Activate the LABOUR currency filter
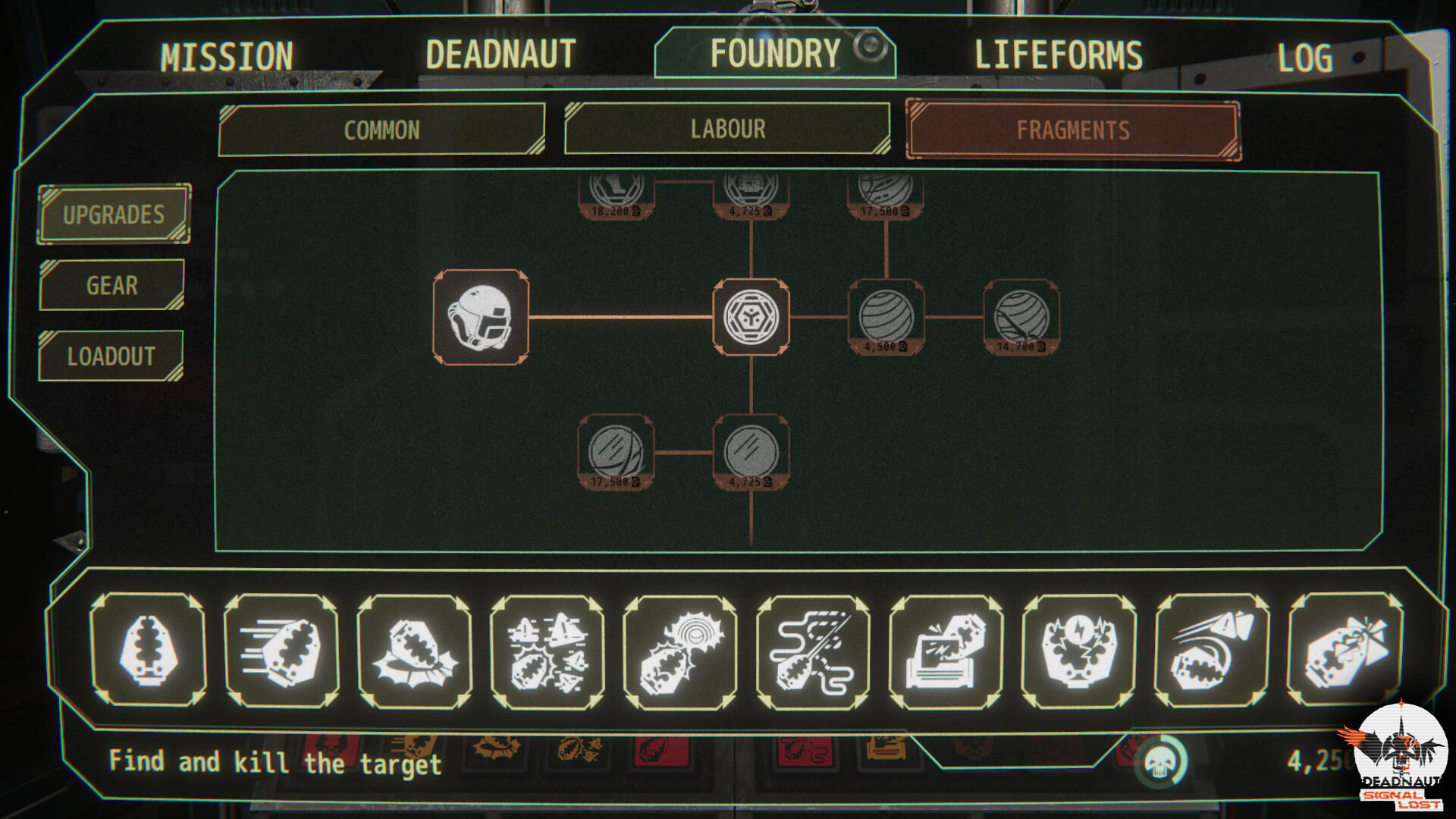This screenshot has height=819, width=1456. pos(726,129)
